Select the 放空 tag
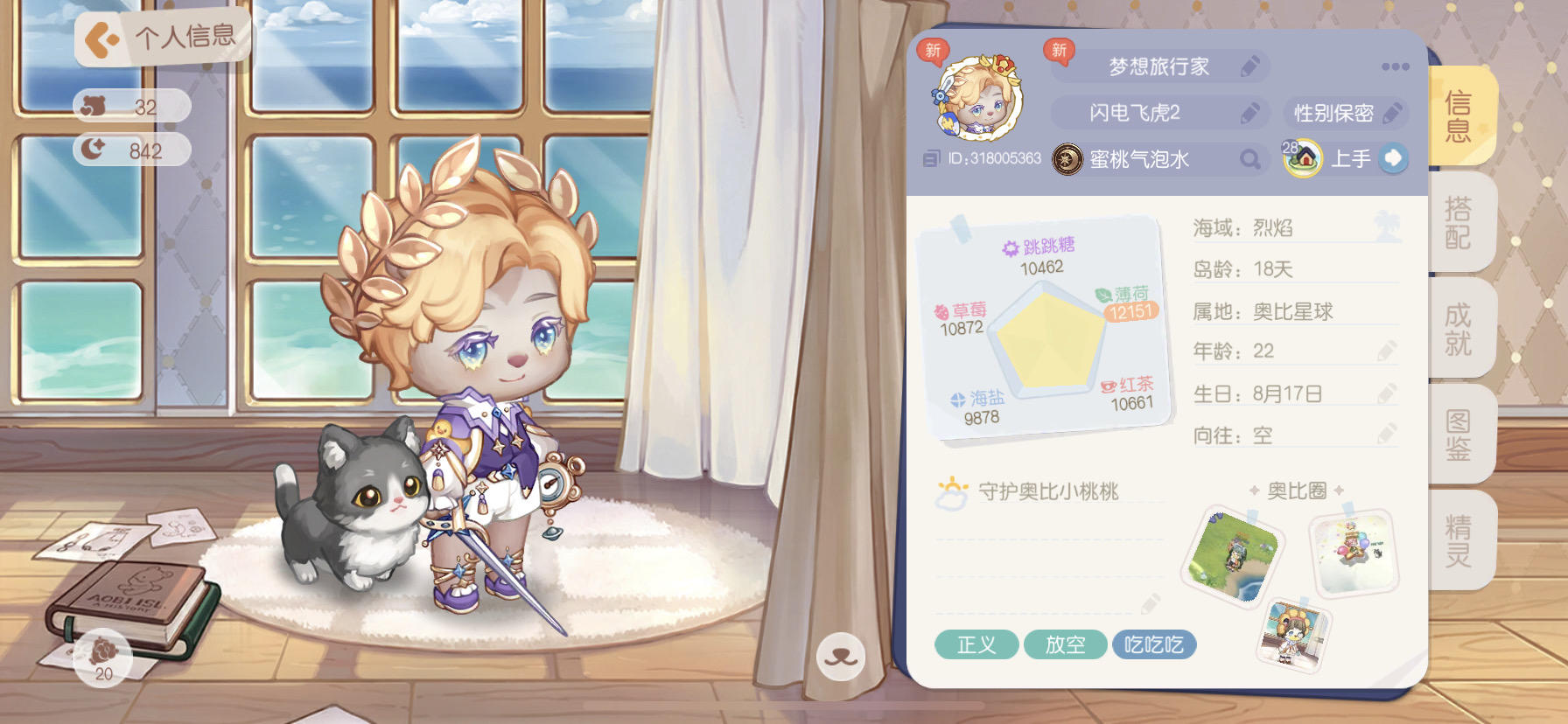Viewport: 1568px width, 724px height. [x=1065, y=645]
